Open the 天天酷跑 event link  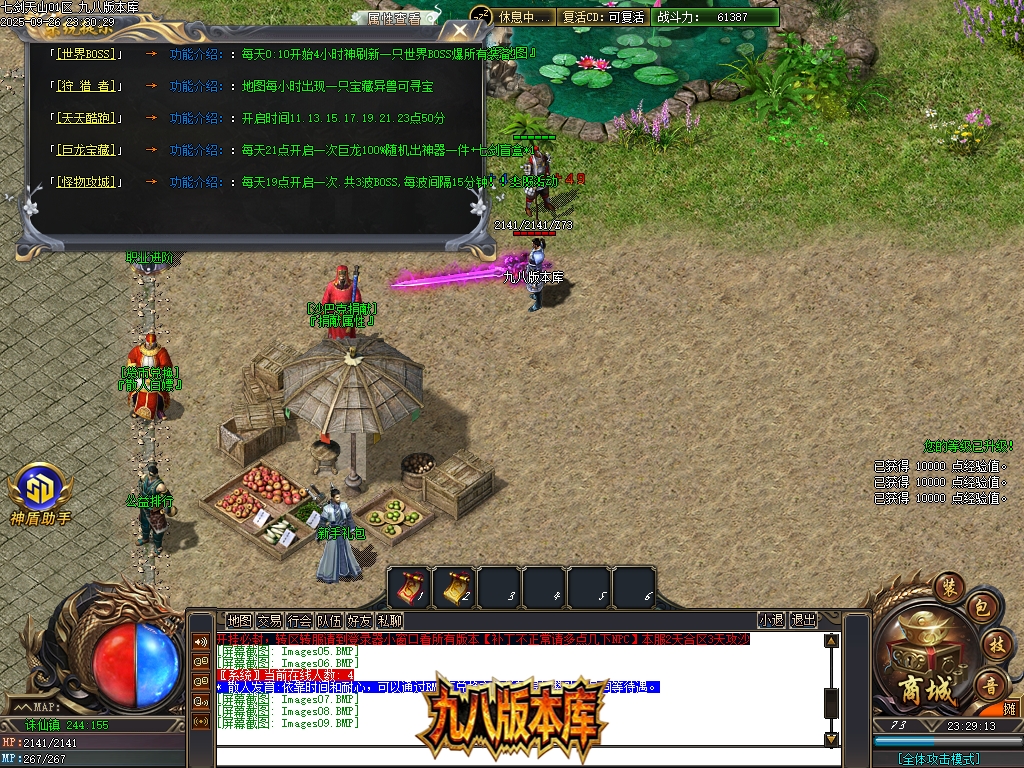point(85,118)
